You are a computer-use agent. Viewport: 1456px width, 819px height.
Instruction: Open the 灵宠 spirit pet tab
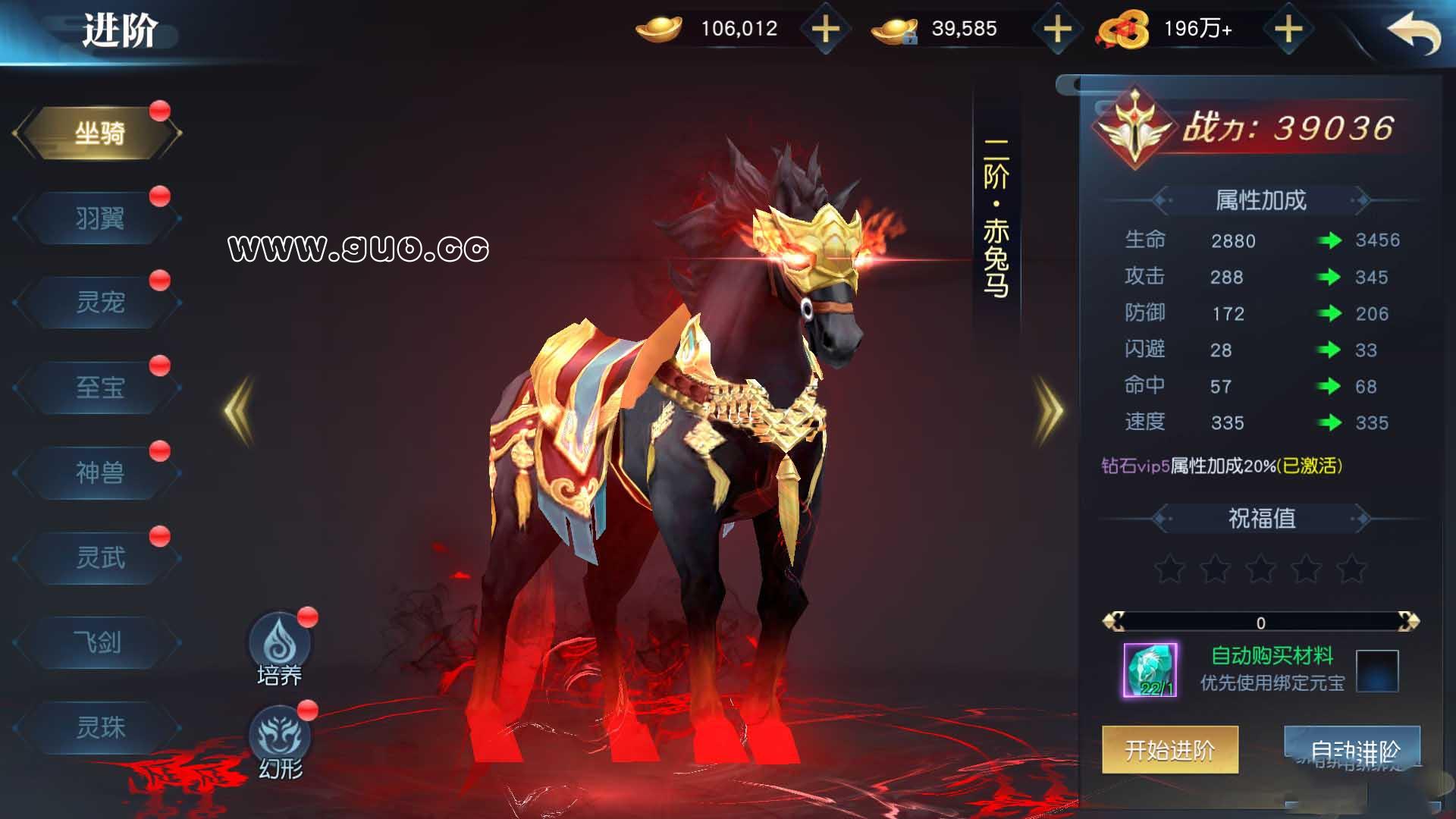(x=99, y=303)
